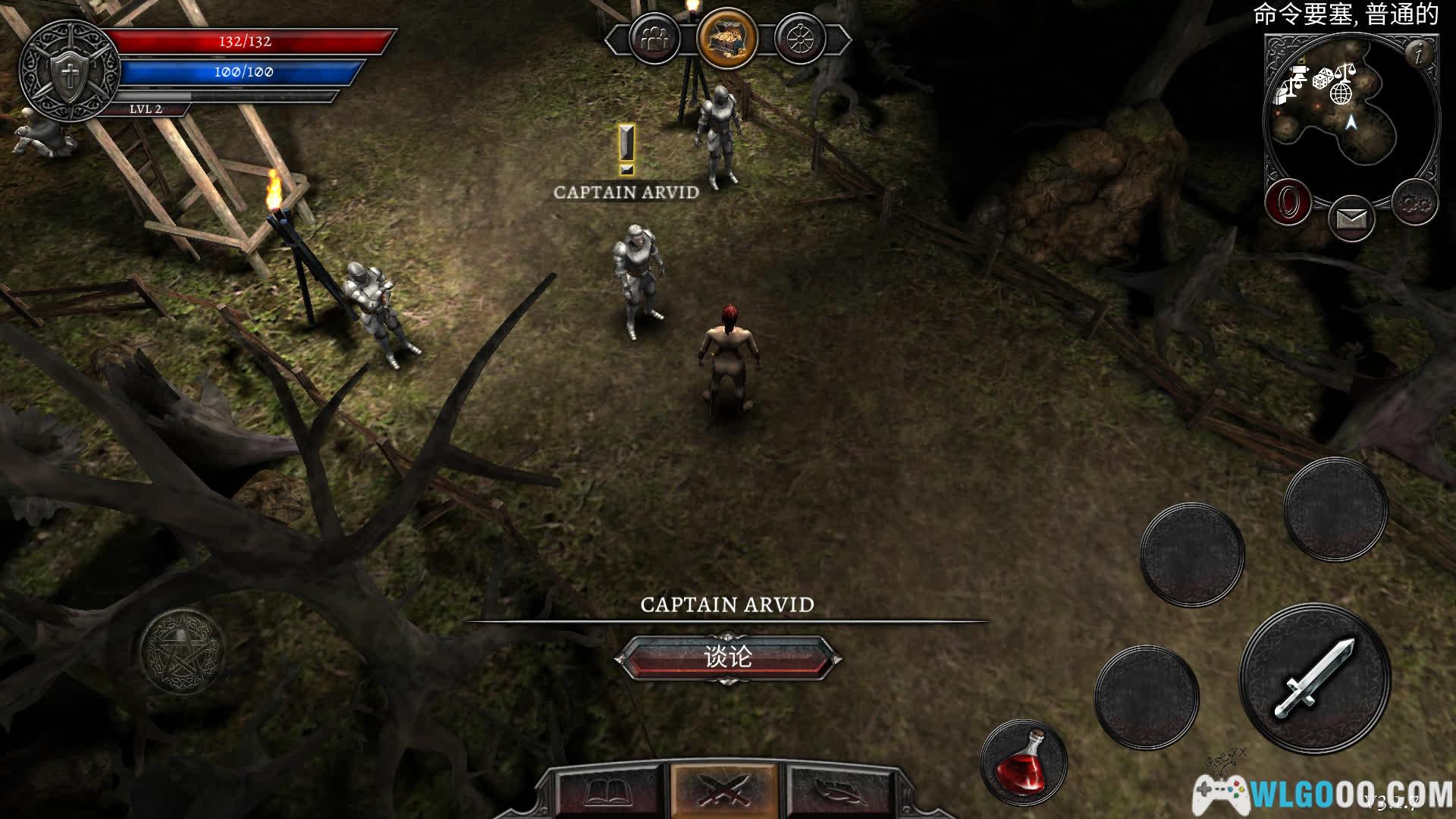Open the character shield portrait

69,72
